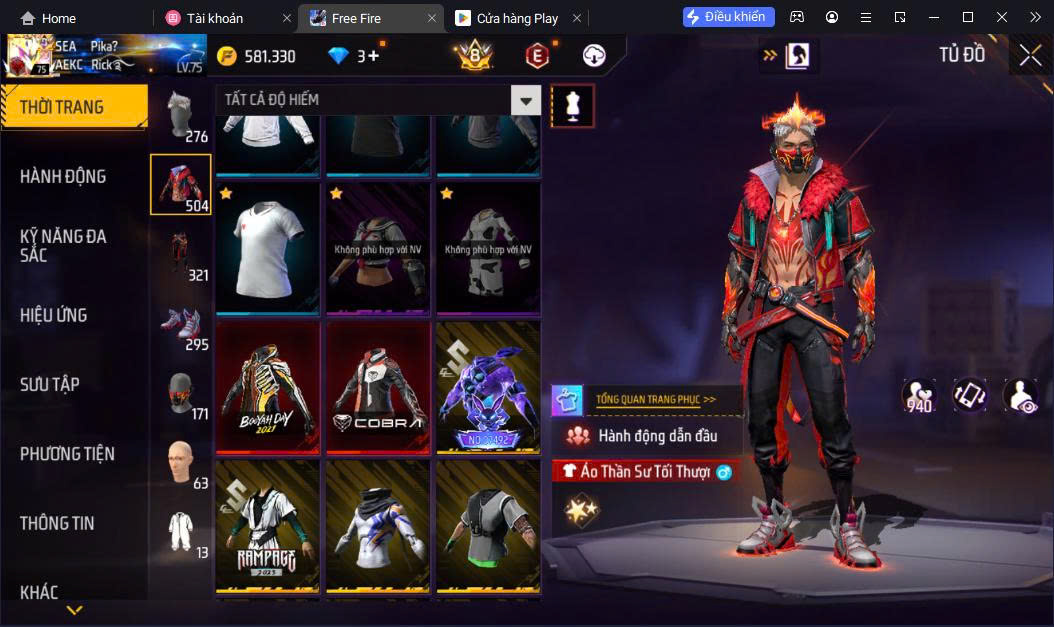Show the Thông Tin section
The image size is (1054, 627).
coord(57,522)
